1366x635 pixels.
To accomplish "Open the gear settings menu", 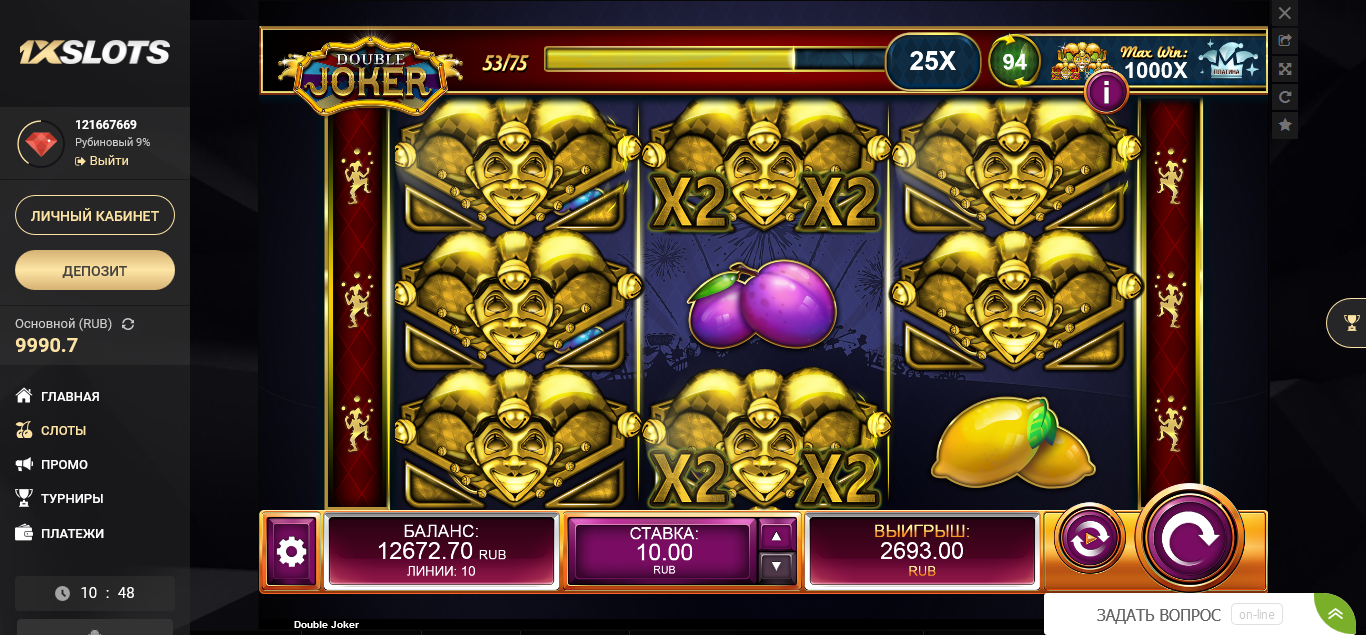I will (x=291, y=551).
